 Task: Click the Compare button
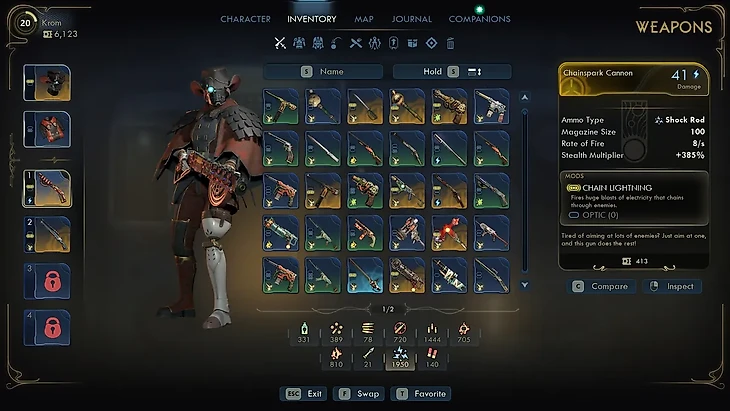coord(600,286)
